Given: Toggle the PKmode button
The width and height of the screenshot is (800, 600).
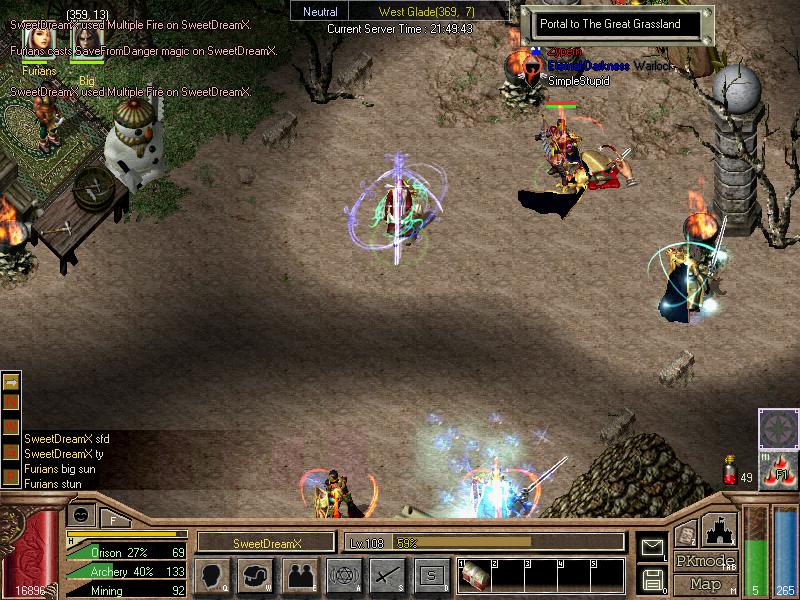Looking at the screenshot, I should click(704, 561).
